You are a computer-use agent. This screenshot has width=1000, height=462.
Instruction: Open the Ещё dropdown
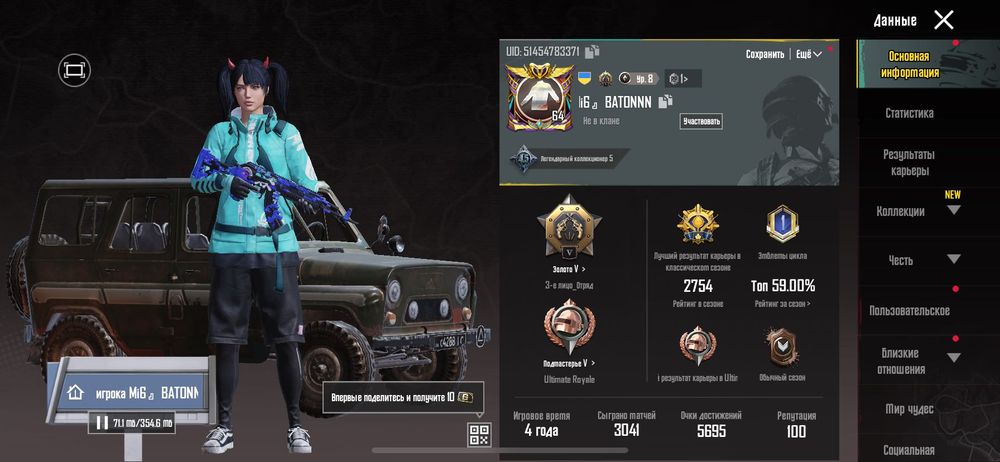point(809,54)
